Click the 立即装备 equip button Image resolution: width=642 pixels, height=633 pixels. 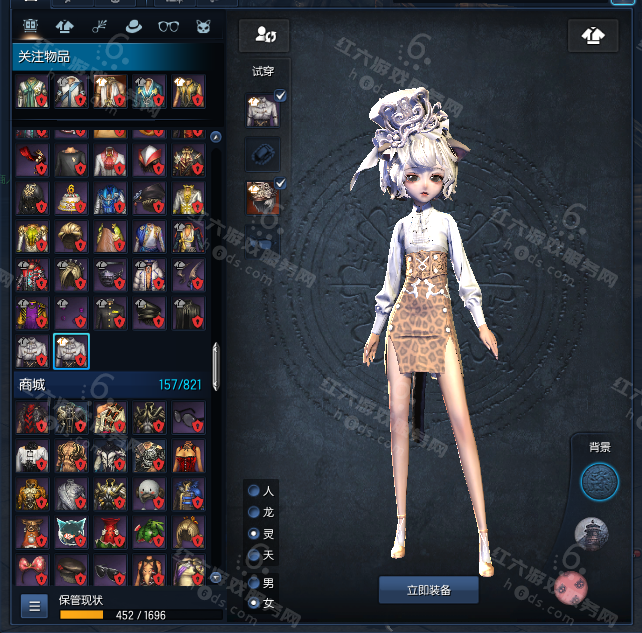(428, 590)
